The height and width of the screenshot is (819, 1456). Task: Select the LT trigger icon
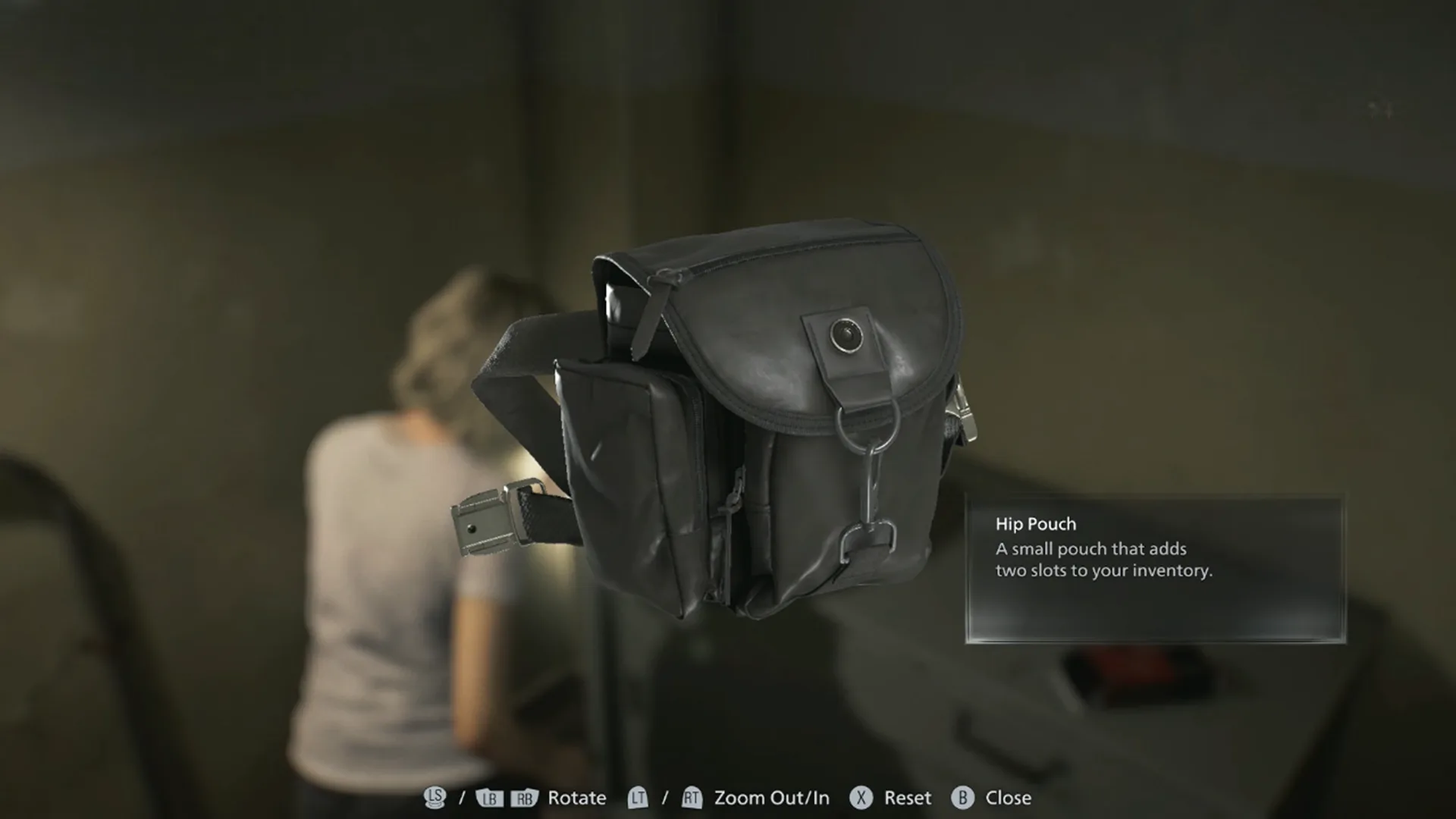pyautogui.click(x=637, y=798)
